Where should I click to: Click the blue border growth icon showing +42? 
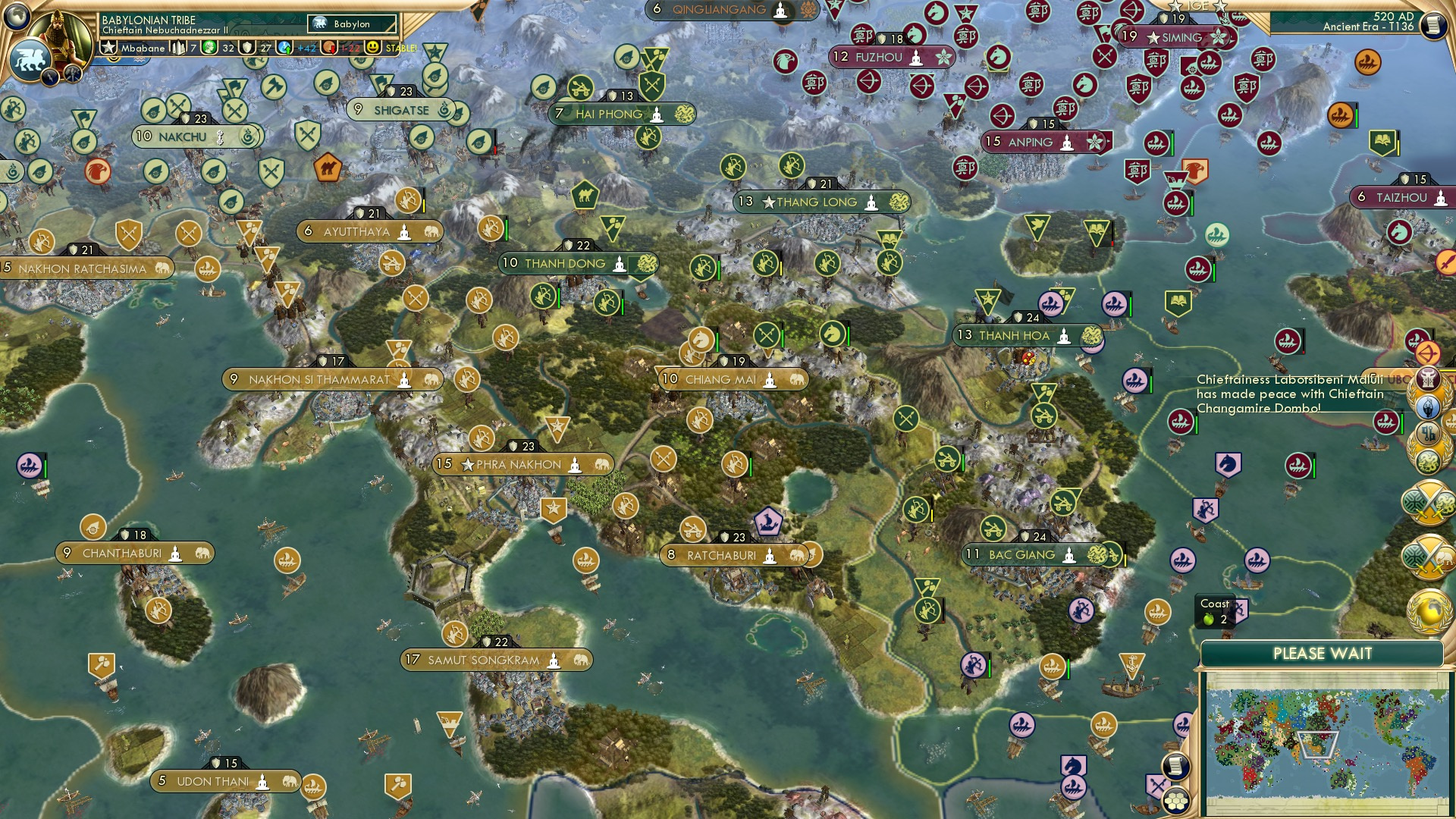click(x=283, y=47)
